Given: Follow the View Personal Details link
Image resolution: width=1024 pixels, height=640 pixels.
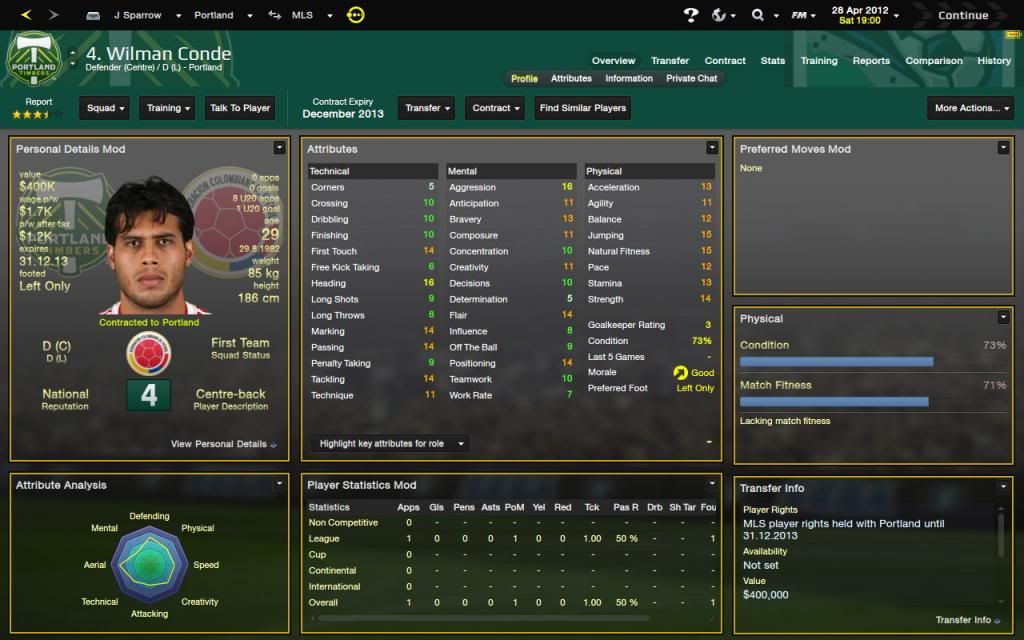Looking at the screenshot, I should 224,444.
